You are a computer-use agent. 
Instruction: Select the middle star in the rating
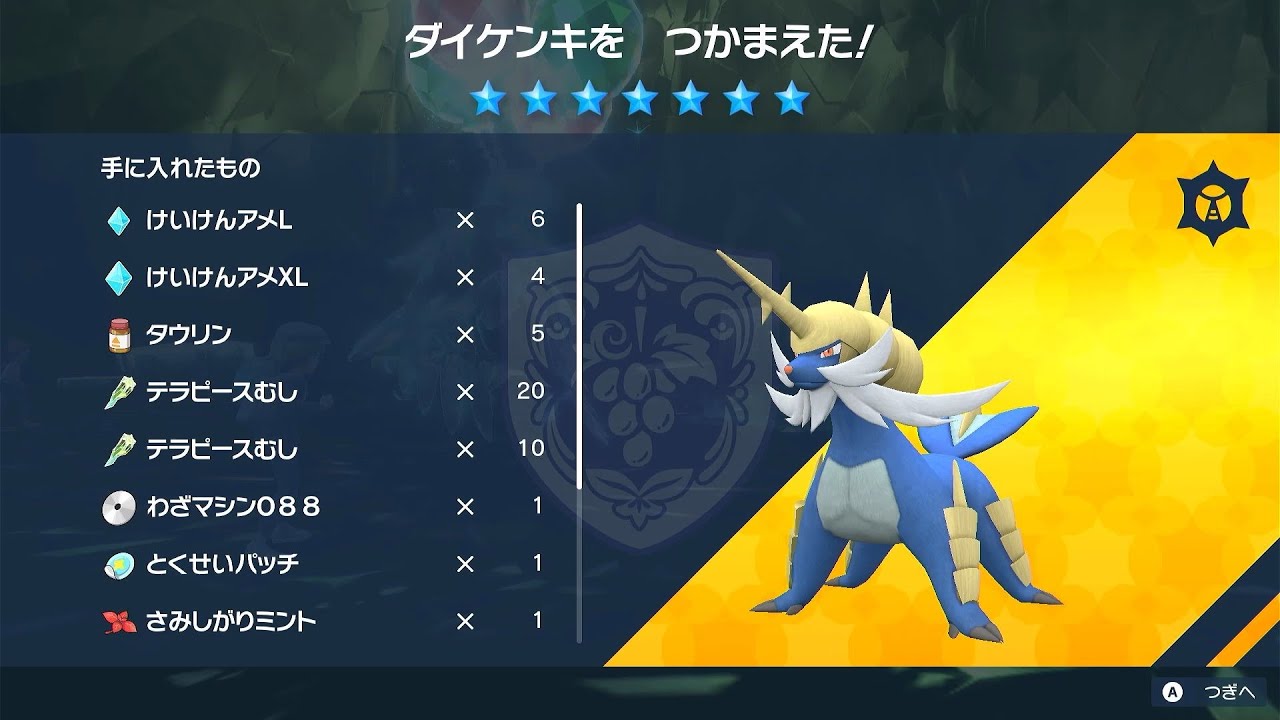click(639, 98)
